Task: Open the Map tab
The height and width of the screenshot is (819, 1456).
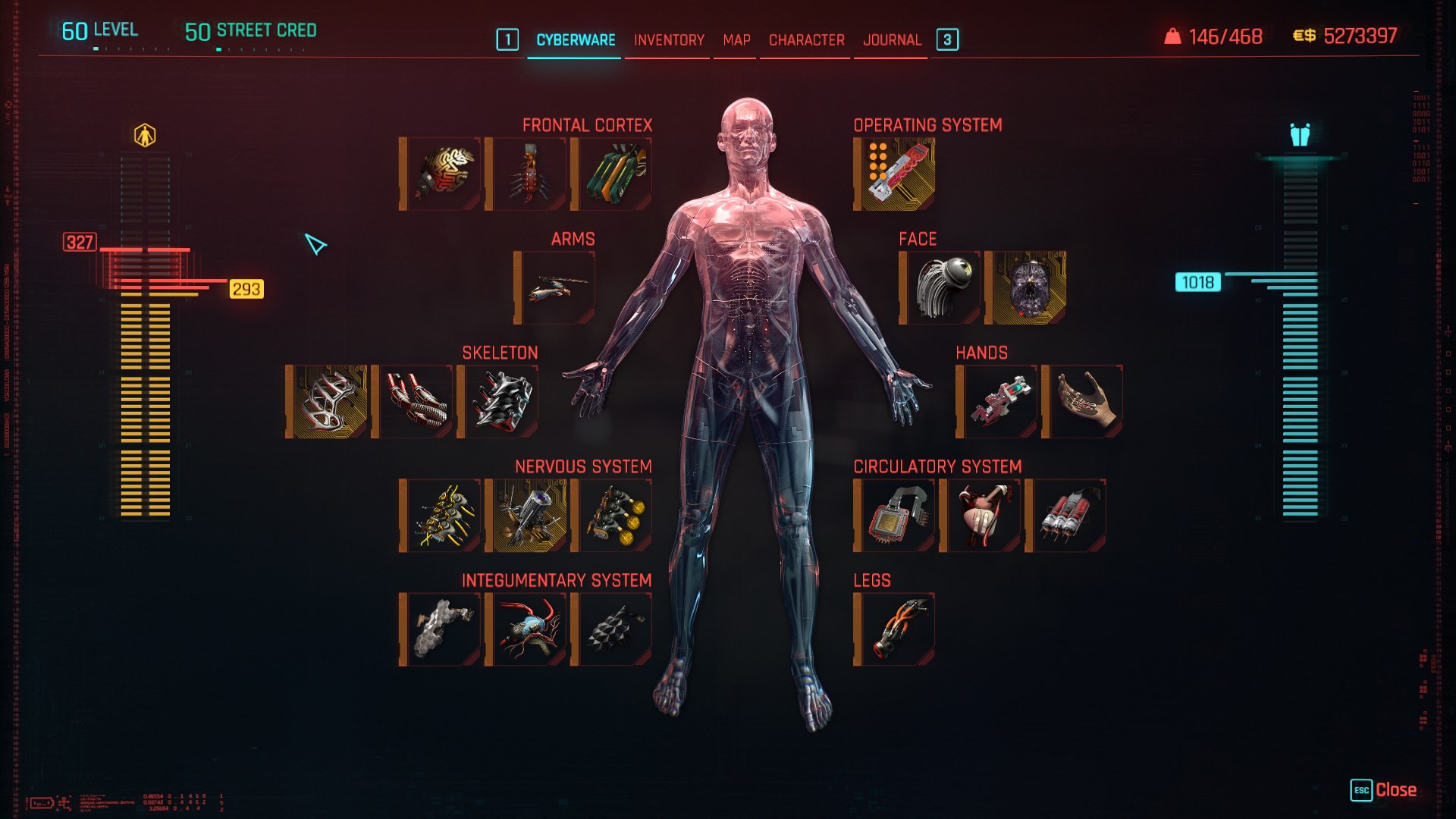Action: [736, 40]
